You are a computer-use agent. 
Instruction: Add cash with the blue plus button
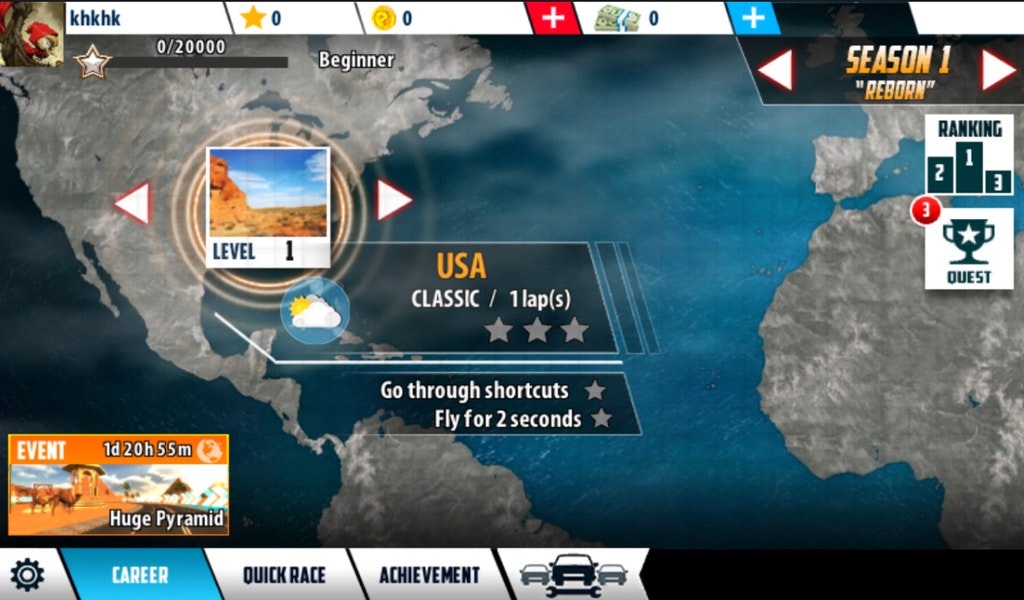(754, 18)
